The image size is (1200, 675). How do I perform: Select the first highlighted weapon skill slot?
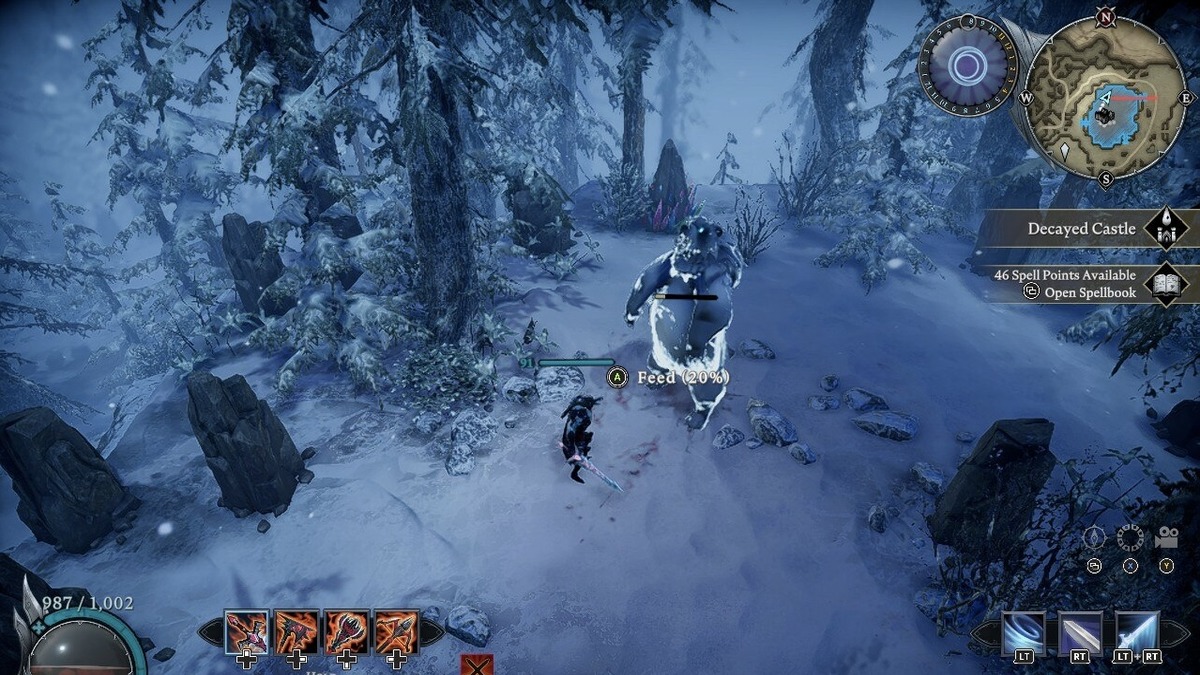pos(246,632)
